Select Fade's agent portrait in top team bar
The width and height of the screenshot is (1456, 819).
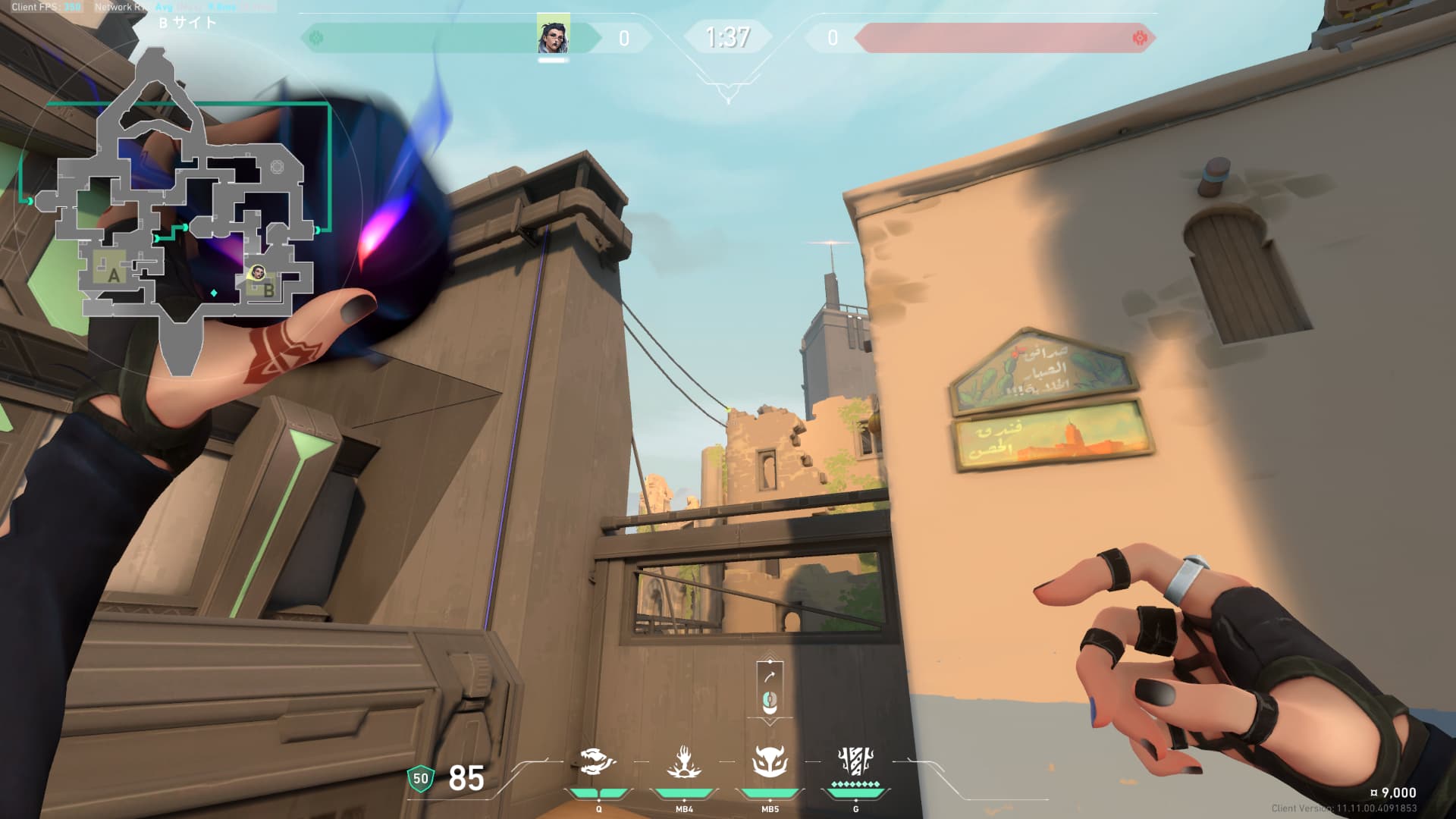pos(554,36)
